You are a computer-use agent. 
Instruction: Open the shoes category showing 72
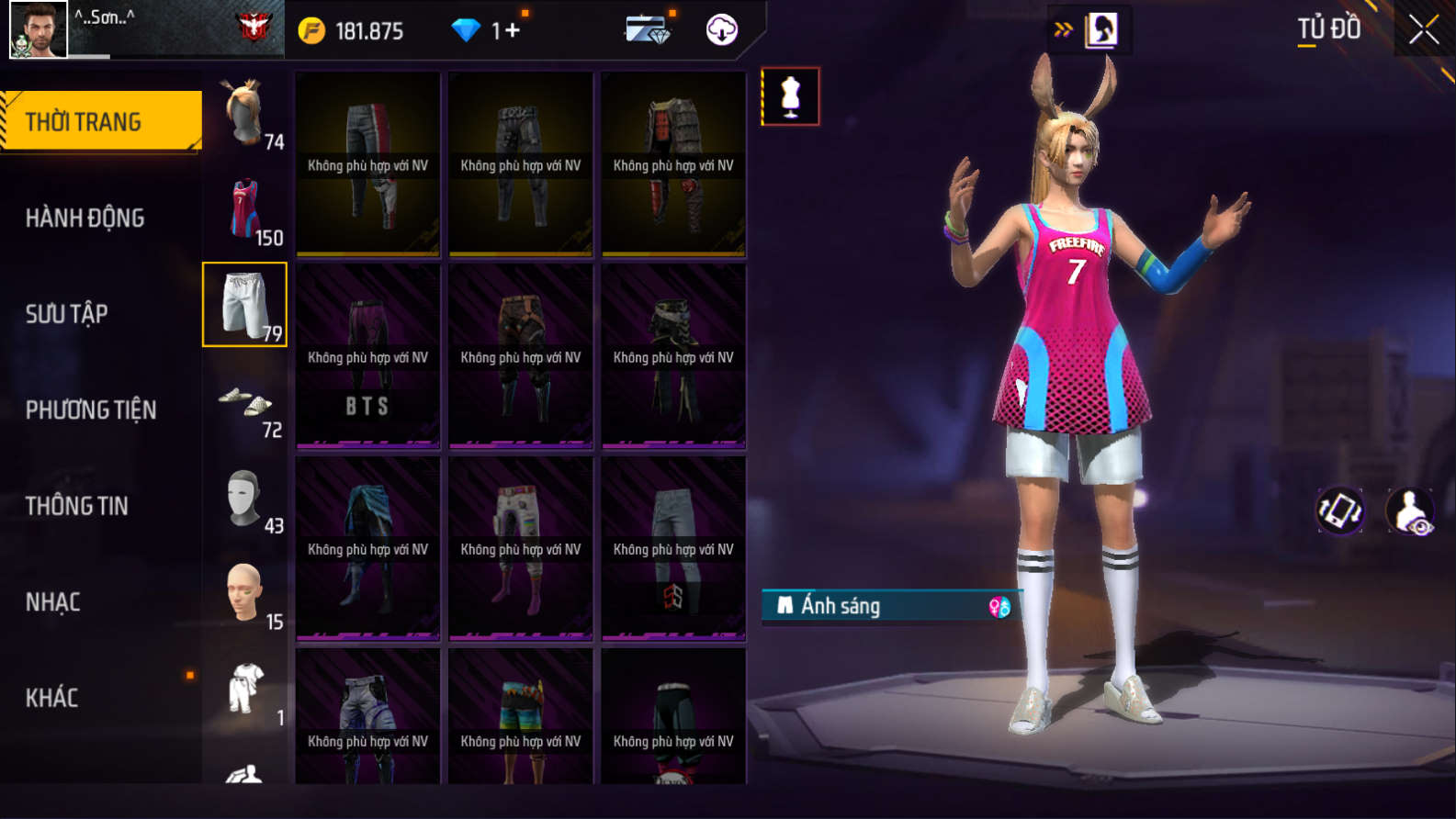coord(245,401)
